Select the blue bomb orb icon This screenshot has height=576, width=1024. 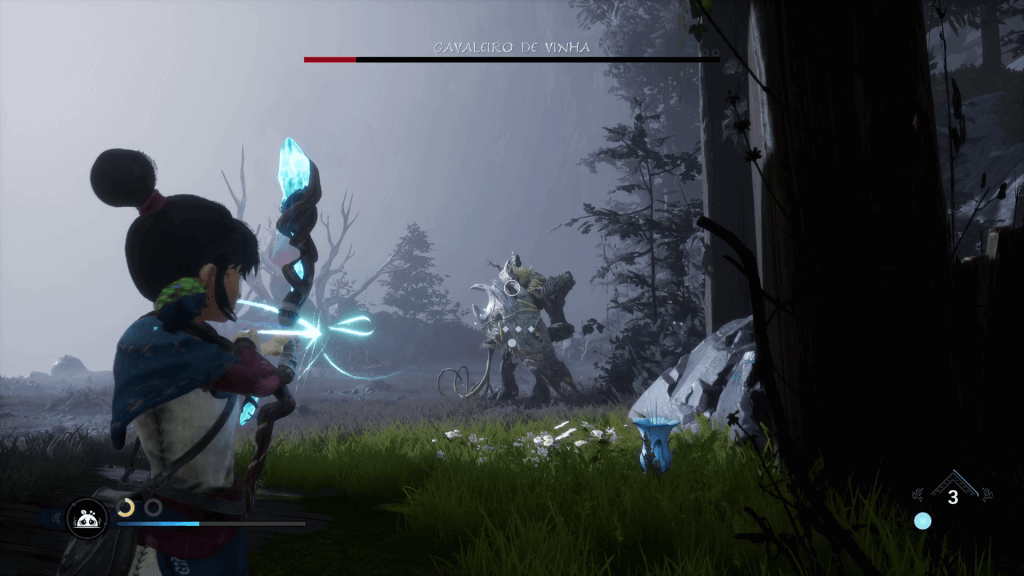(x=922, y=521)
